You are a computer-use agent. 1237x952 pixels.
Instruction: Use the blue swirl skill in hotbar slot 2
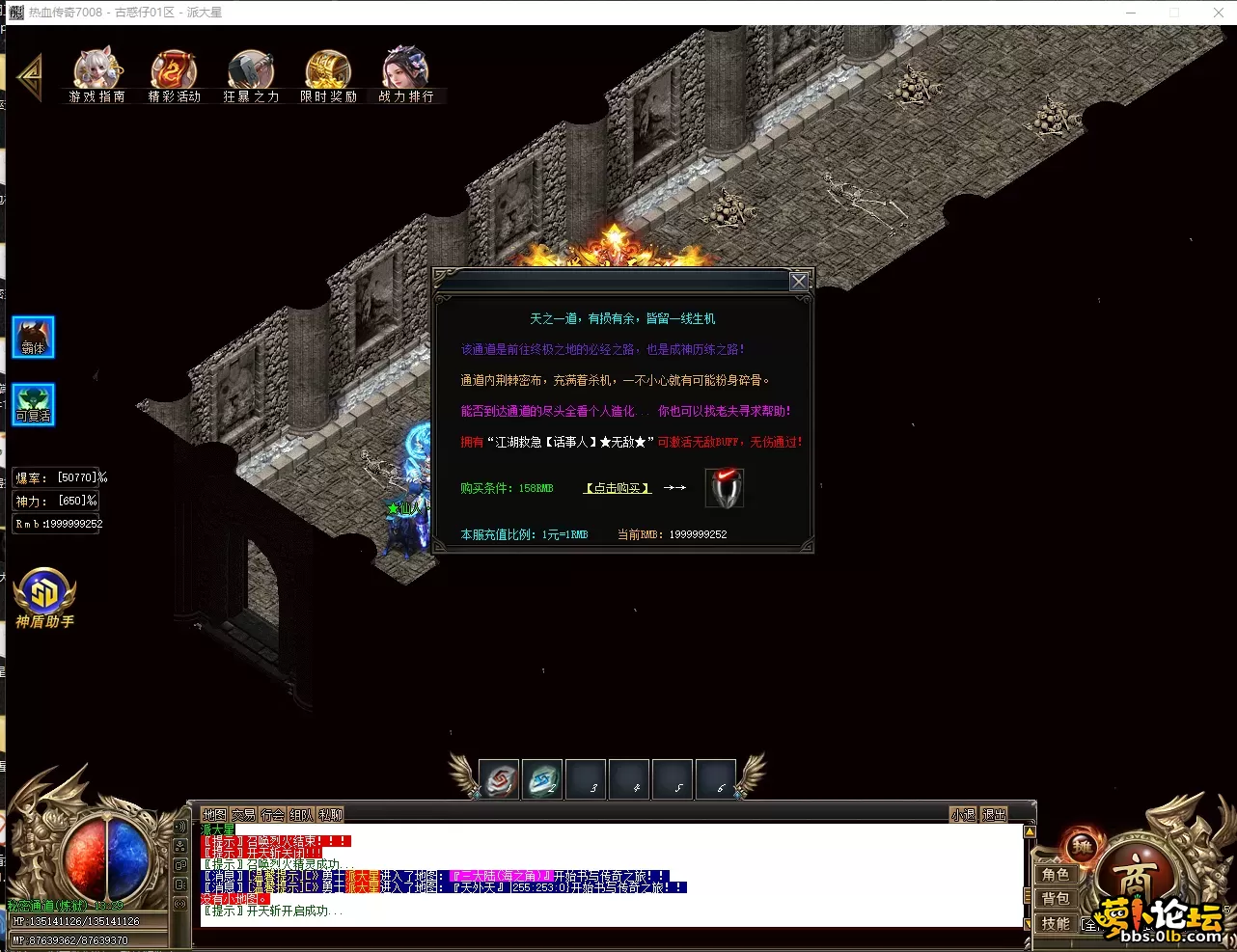(542, 779)
